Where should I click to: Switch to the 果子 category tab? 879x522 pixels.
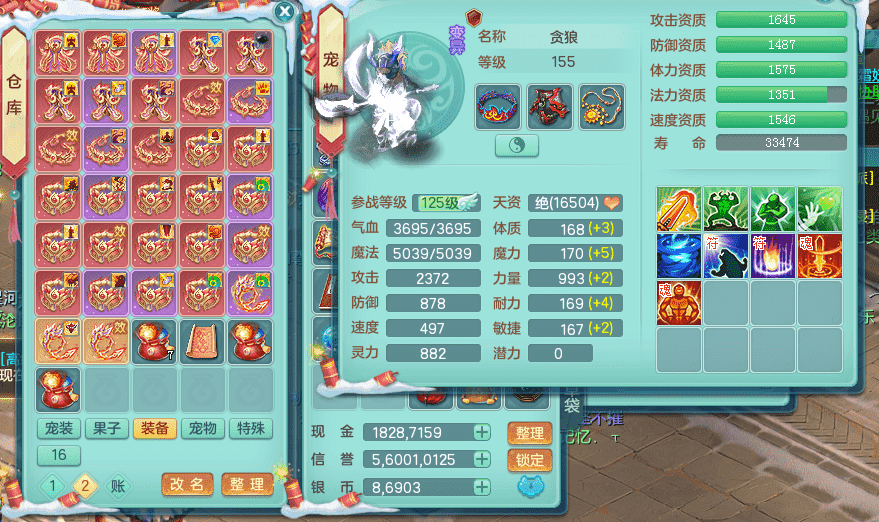(x=106, y=429)
